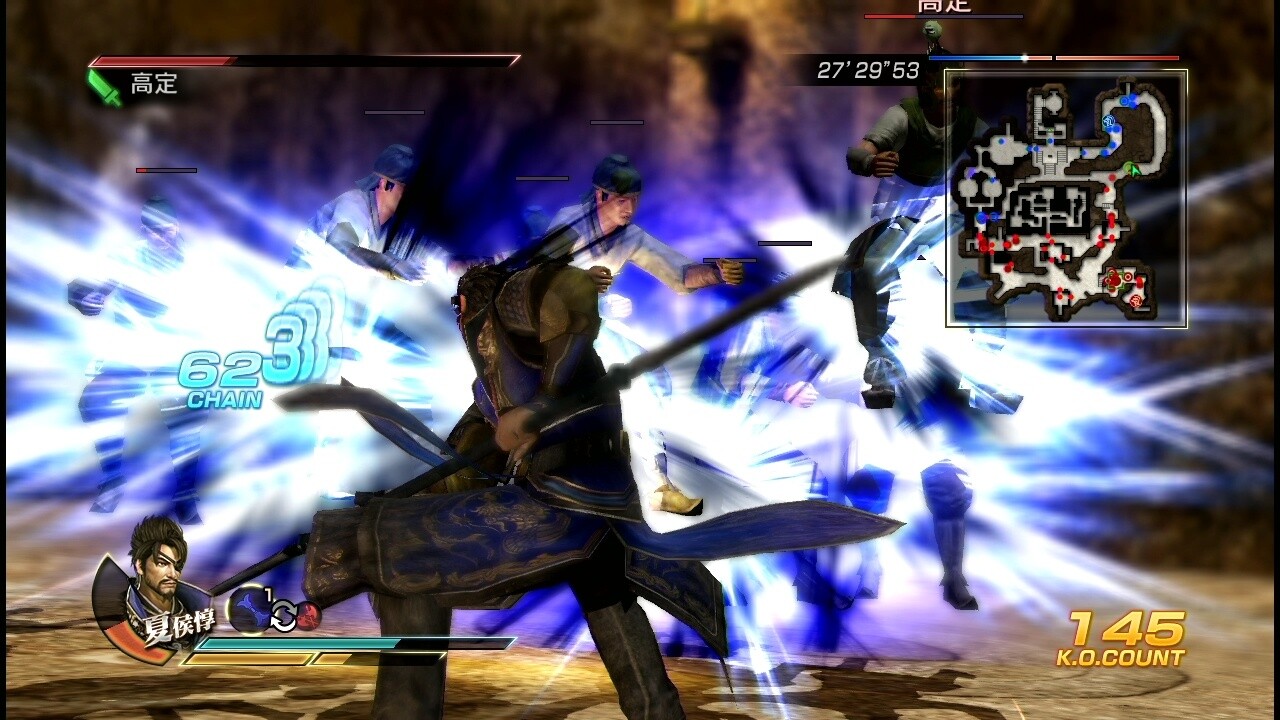Select the 夏侯惇 name label
The width and height of the screenshot is (1280, 720).
pyautogui.click(x=178, y=622)
